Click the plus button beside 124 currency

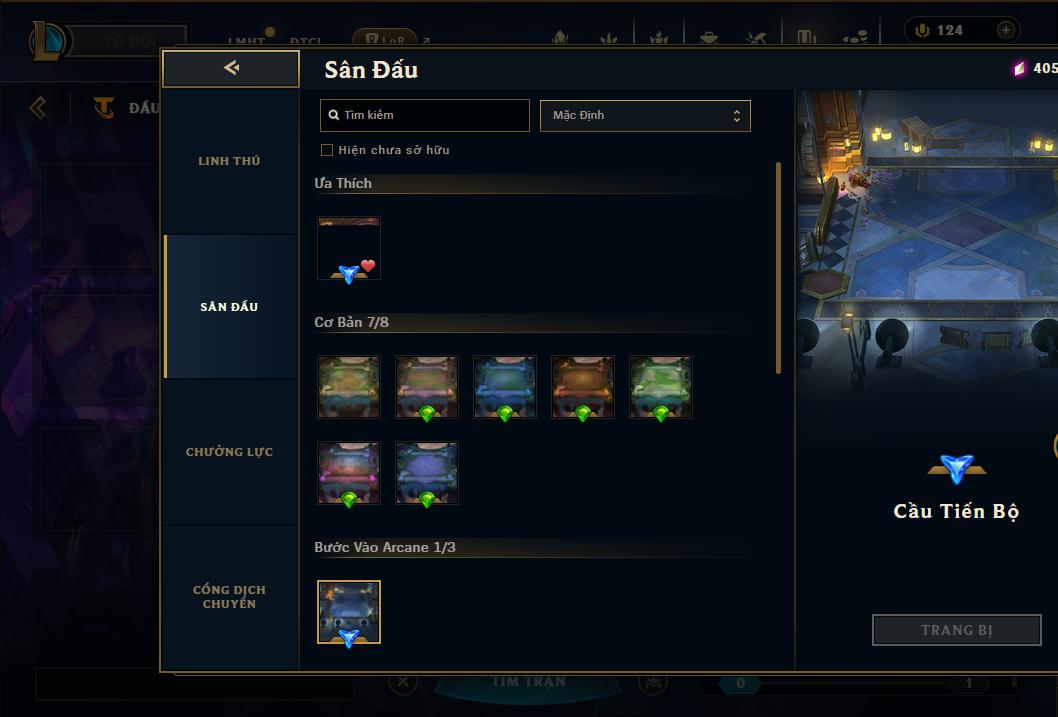[x=1006, y=30]
